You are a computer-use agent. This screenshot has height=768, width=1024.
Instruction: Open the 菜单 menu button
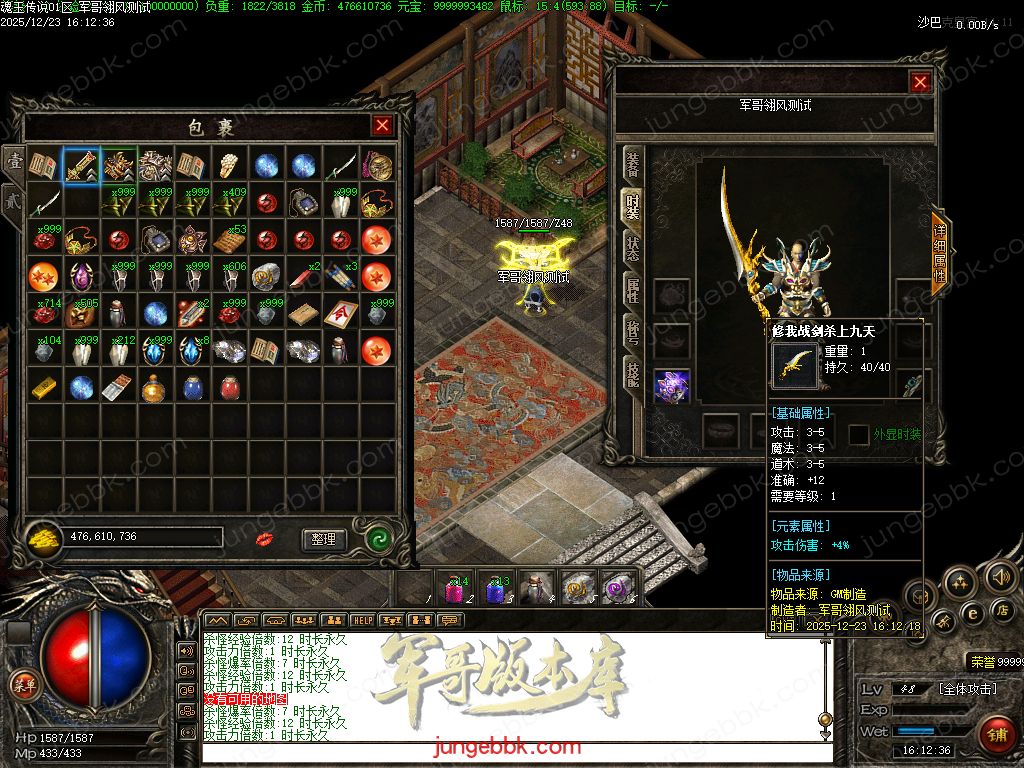point(23,685)
